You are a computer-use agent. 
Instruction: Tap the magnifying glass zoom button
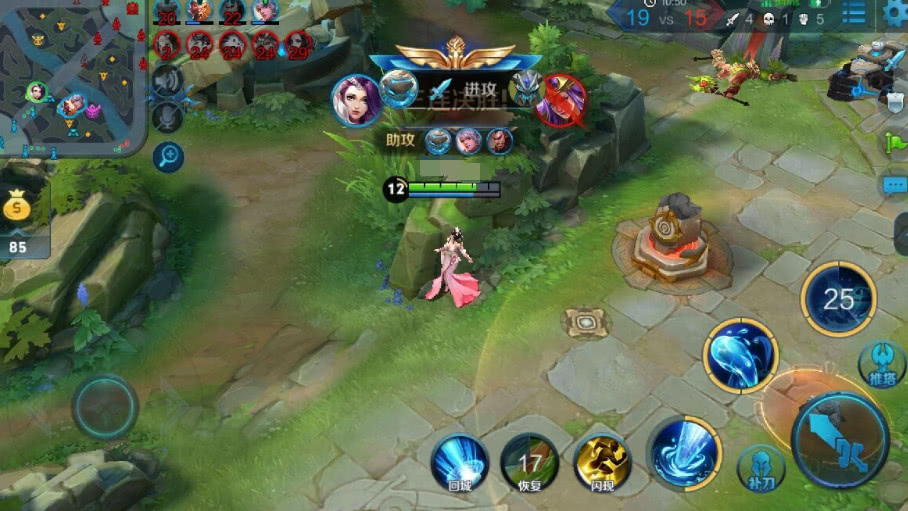coord(168,156)
